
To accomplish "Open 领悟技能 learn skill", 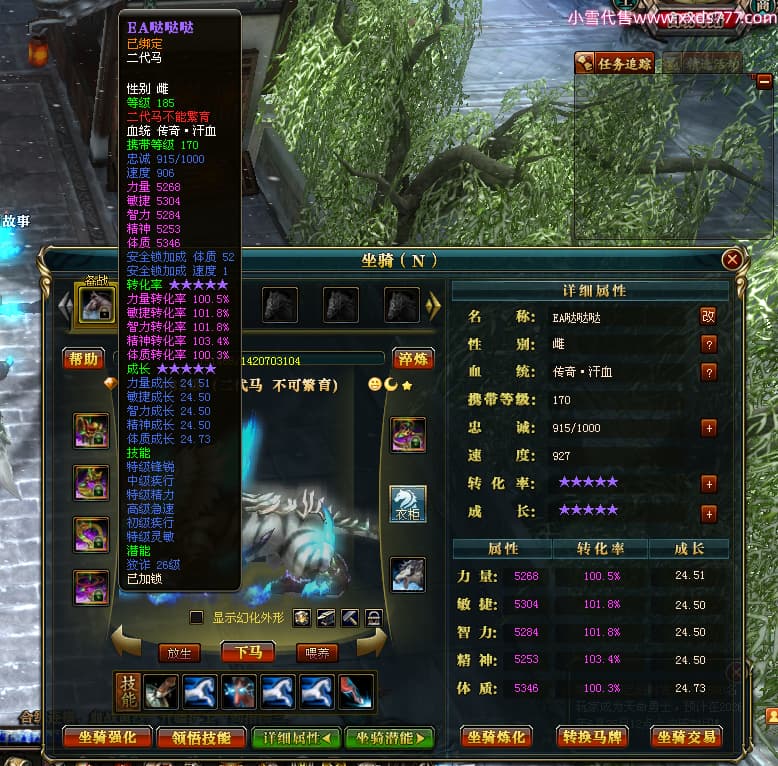I will (203, 738).
